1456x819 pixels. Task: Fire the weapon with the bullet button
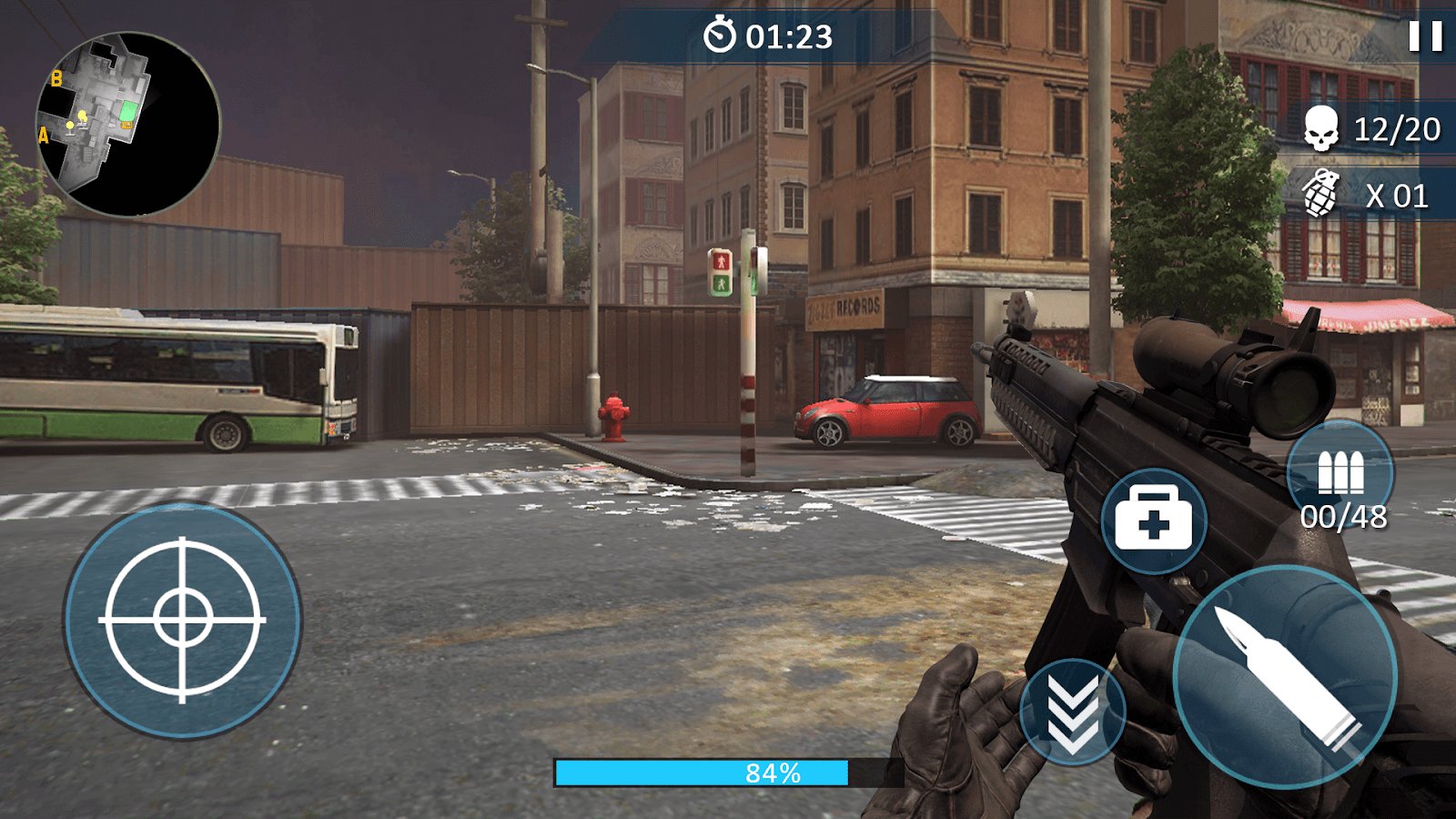click(1285, 677)
